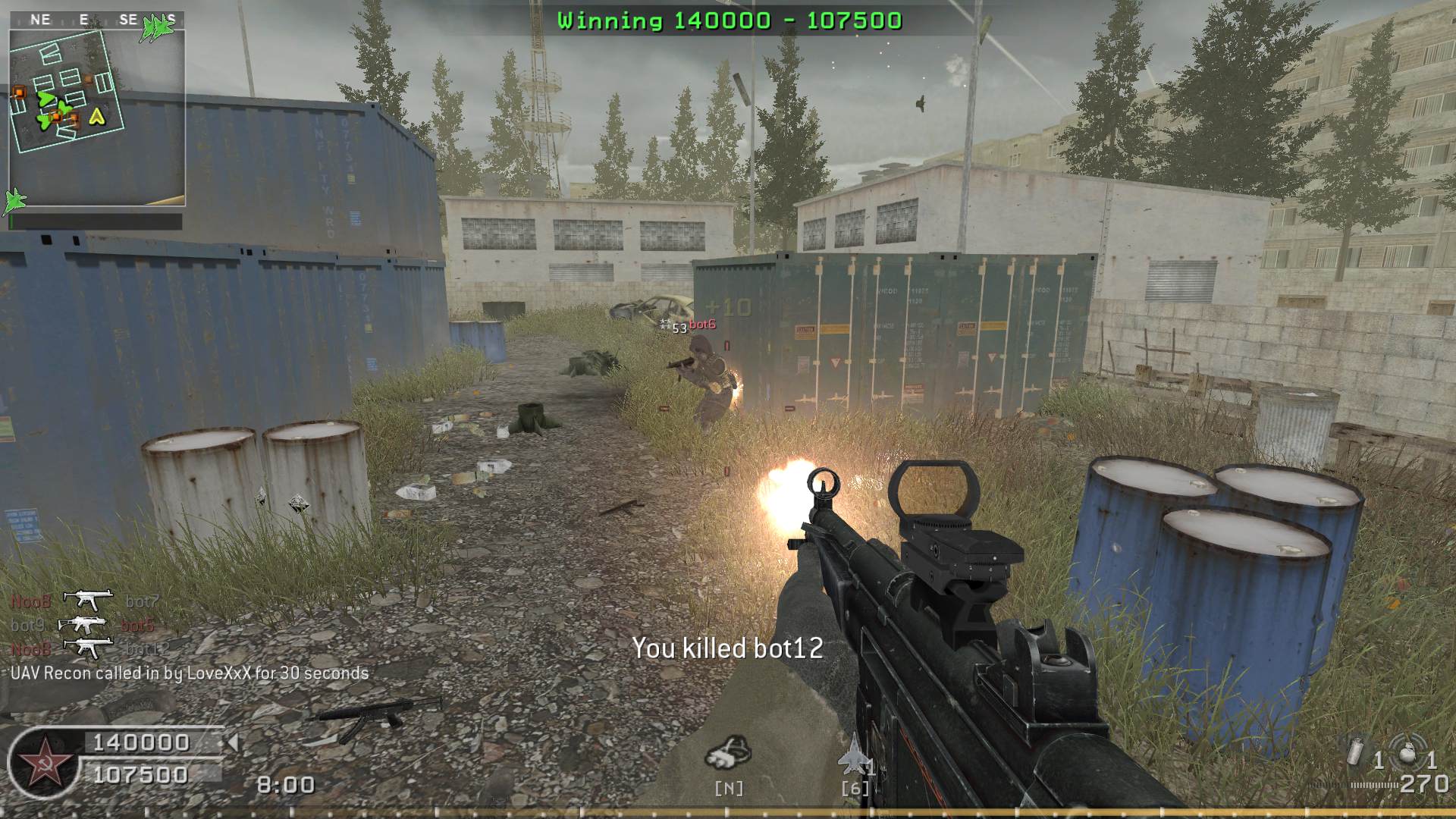Image resolution: width=1456 pixels, height=819 pixels.
Task: Click the red star faction emblem
Action: [44, 764]
